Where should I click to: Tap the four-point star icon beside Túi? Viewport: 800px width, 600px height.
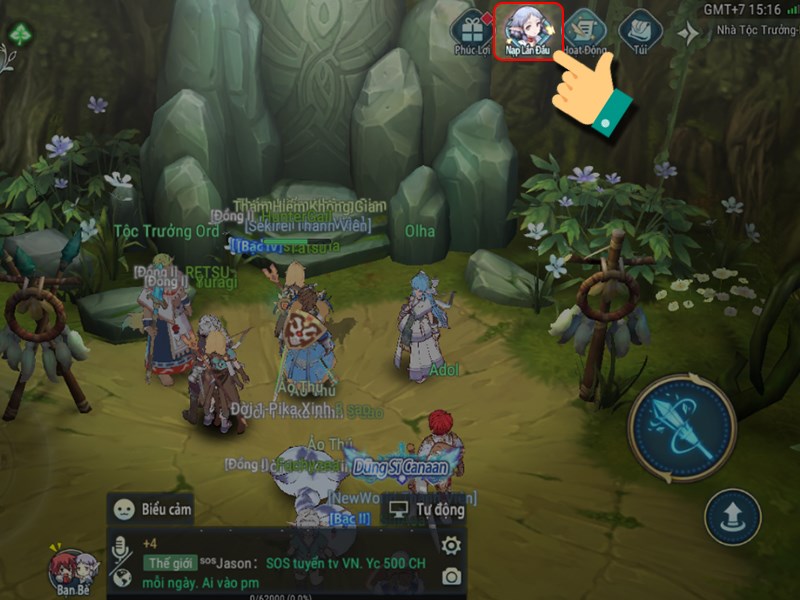click(688, 34)
